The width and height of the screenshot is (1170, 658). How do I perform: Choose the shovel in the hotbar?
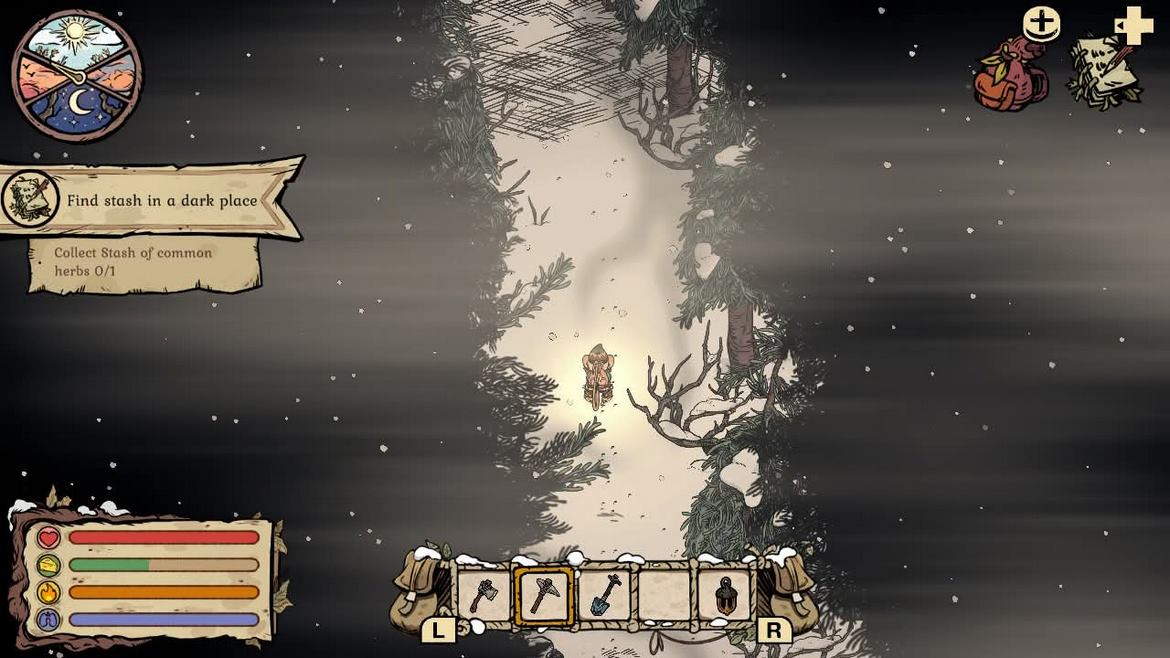click(605, 596)
